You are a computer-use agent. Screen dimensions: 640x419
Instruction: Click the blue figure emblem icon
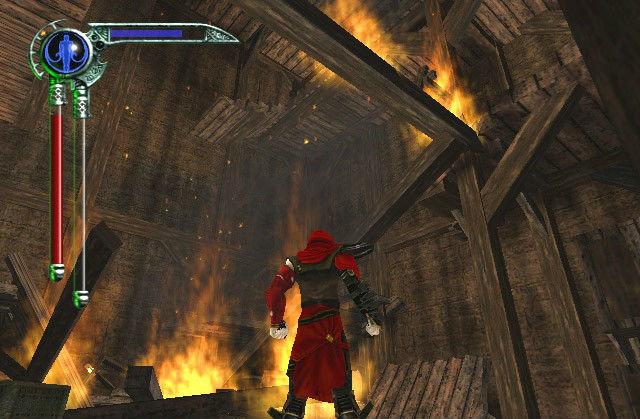coord(63,52)
